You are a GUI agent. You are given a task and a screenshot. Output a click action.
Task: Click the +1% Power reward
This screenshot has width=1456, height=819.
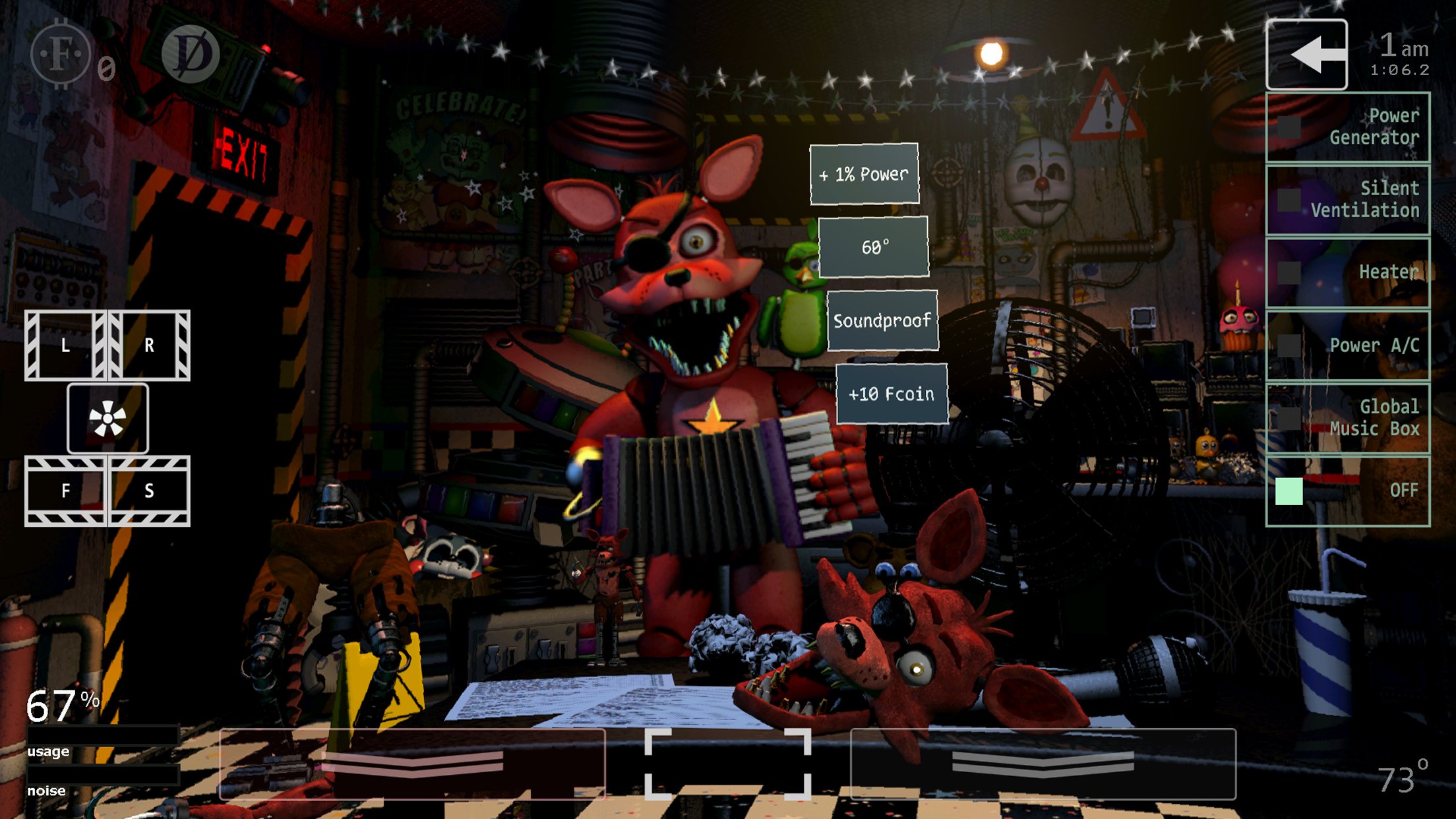point(863,174)
